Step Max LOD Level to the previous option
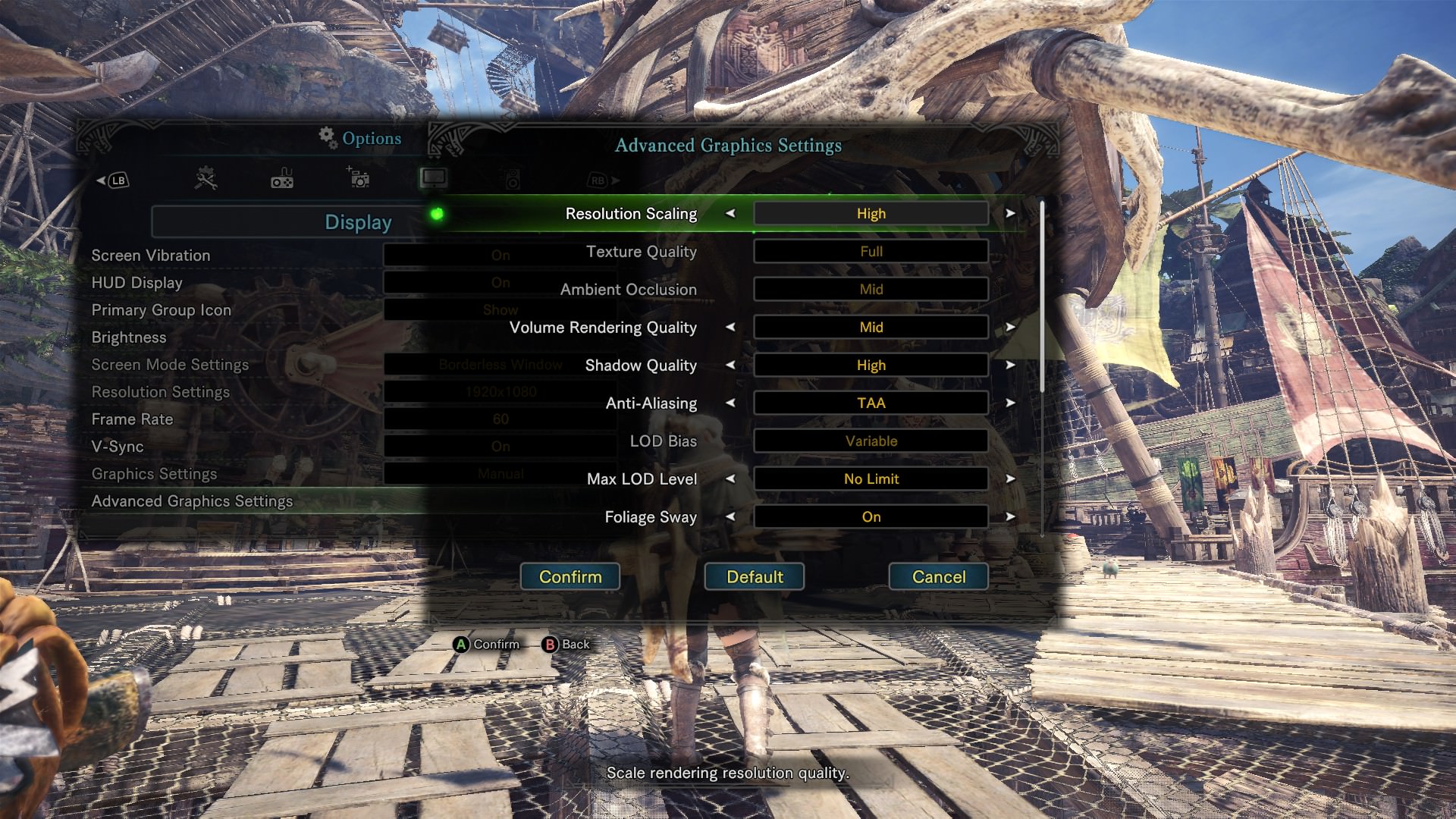 [x=730, y=479]
